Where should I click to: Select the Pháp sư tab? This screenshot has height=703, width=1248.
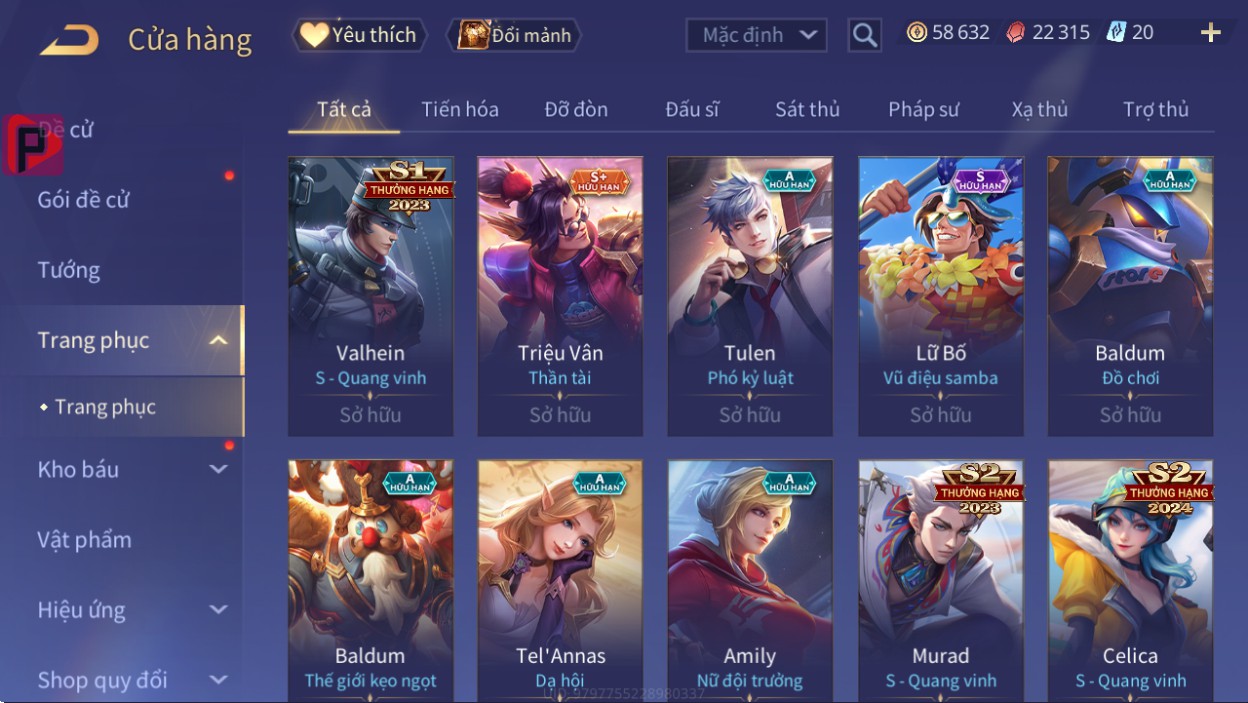923,109
